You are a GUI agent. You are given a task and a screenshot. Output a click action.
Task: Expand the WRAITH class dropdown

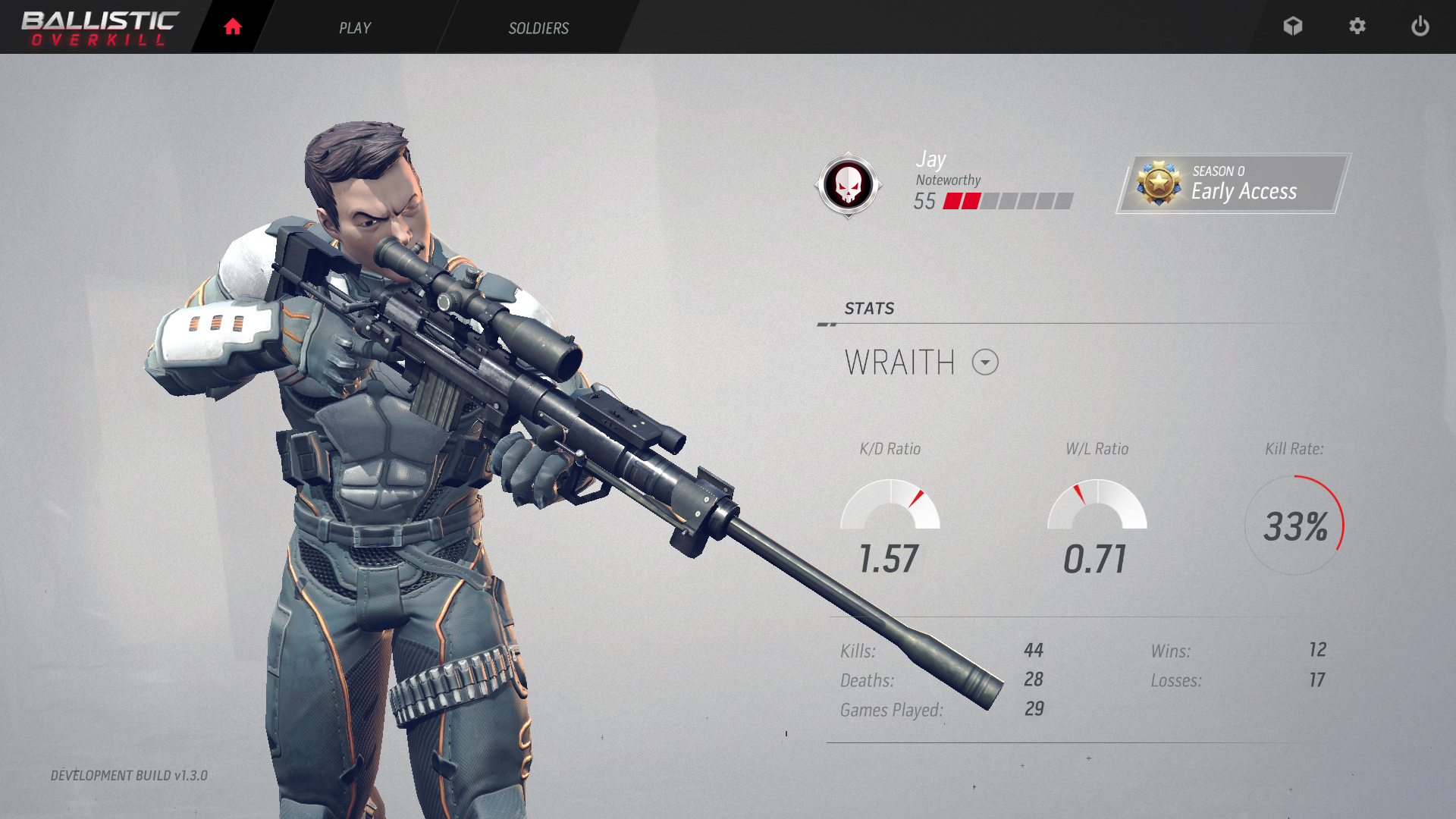(985, 363)
